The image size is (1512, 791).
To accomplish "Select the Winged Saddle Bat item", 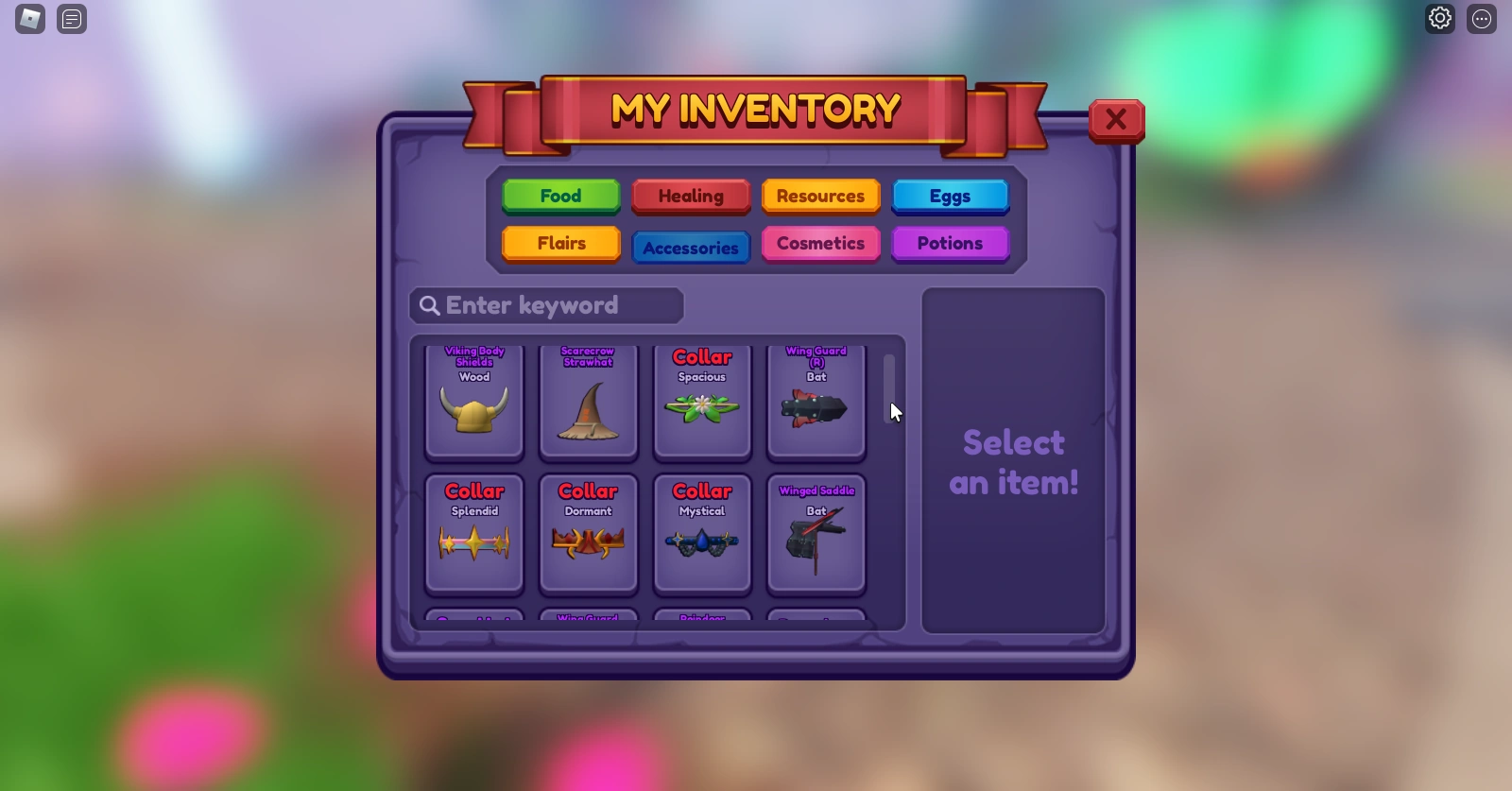I will coord(816,534).
